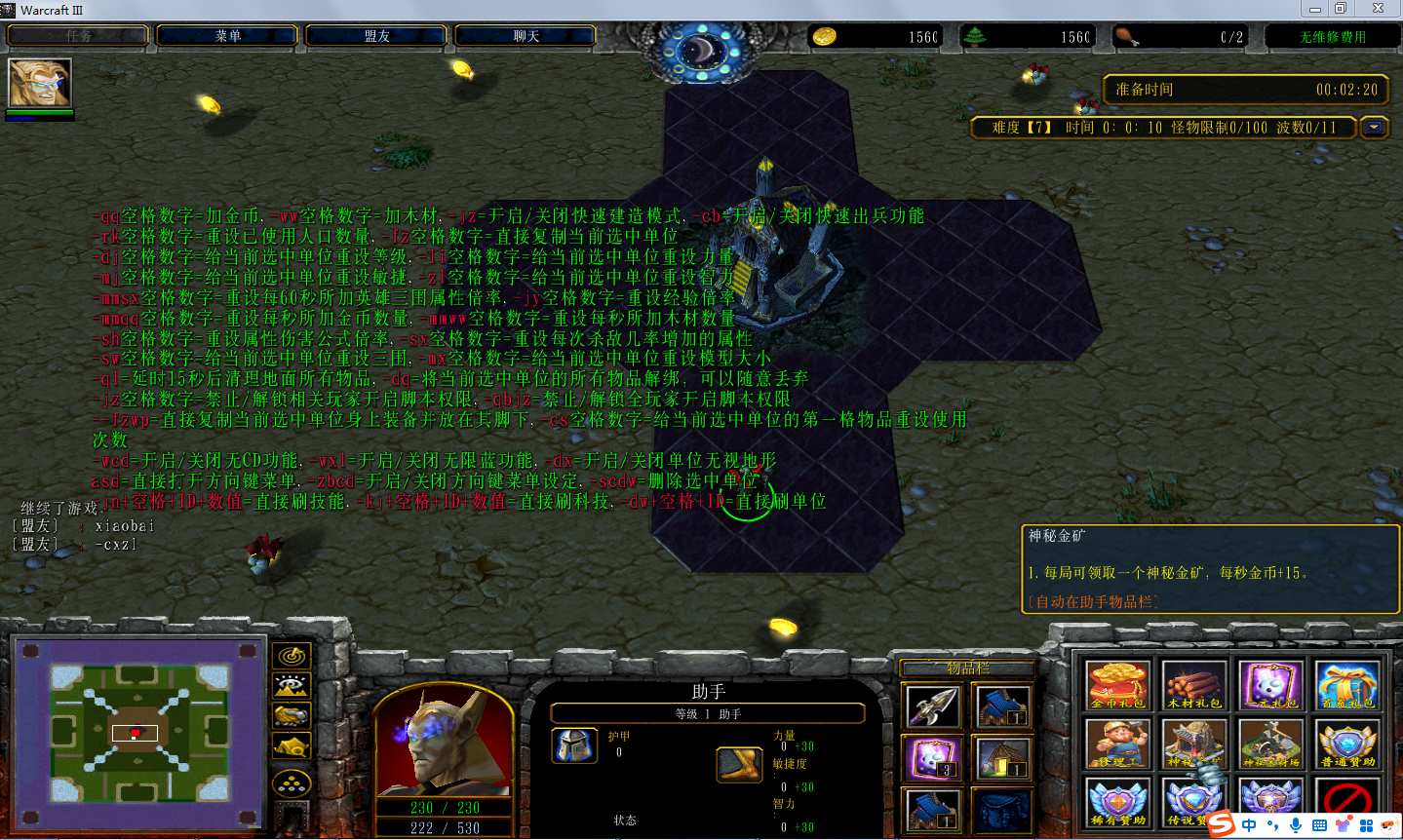The width and height of the screenshot is (1403, 840).
Task: Collapse the difficulty scoreboard with its arrow button
Action: [x=1374, y=128]
